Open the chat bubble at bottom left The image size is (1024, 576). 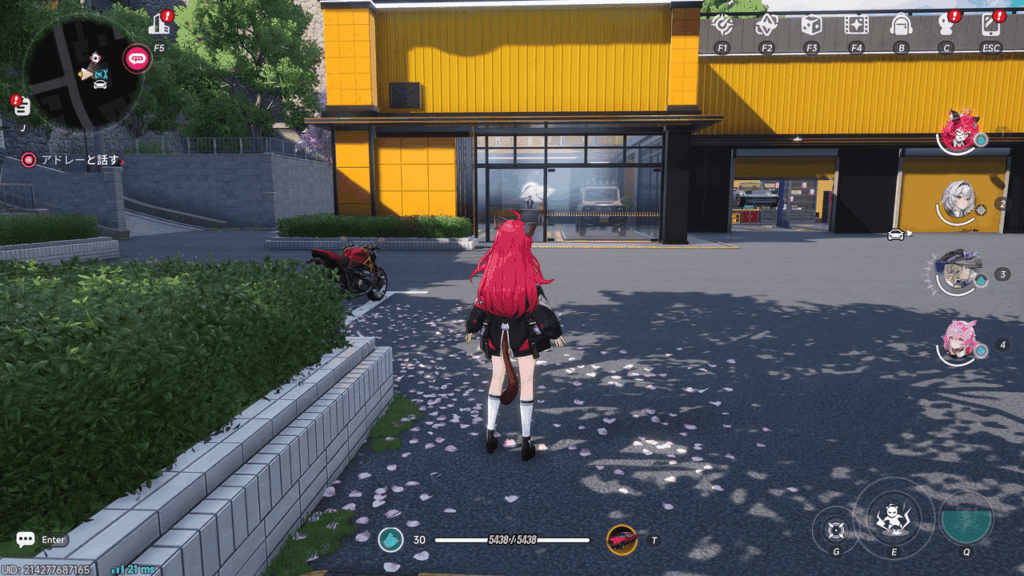click(26, 540)
